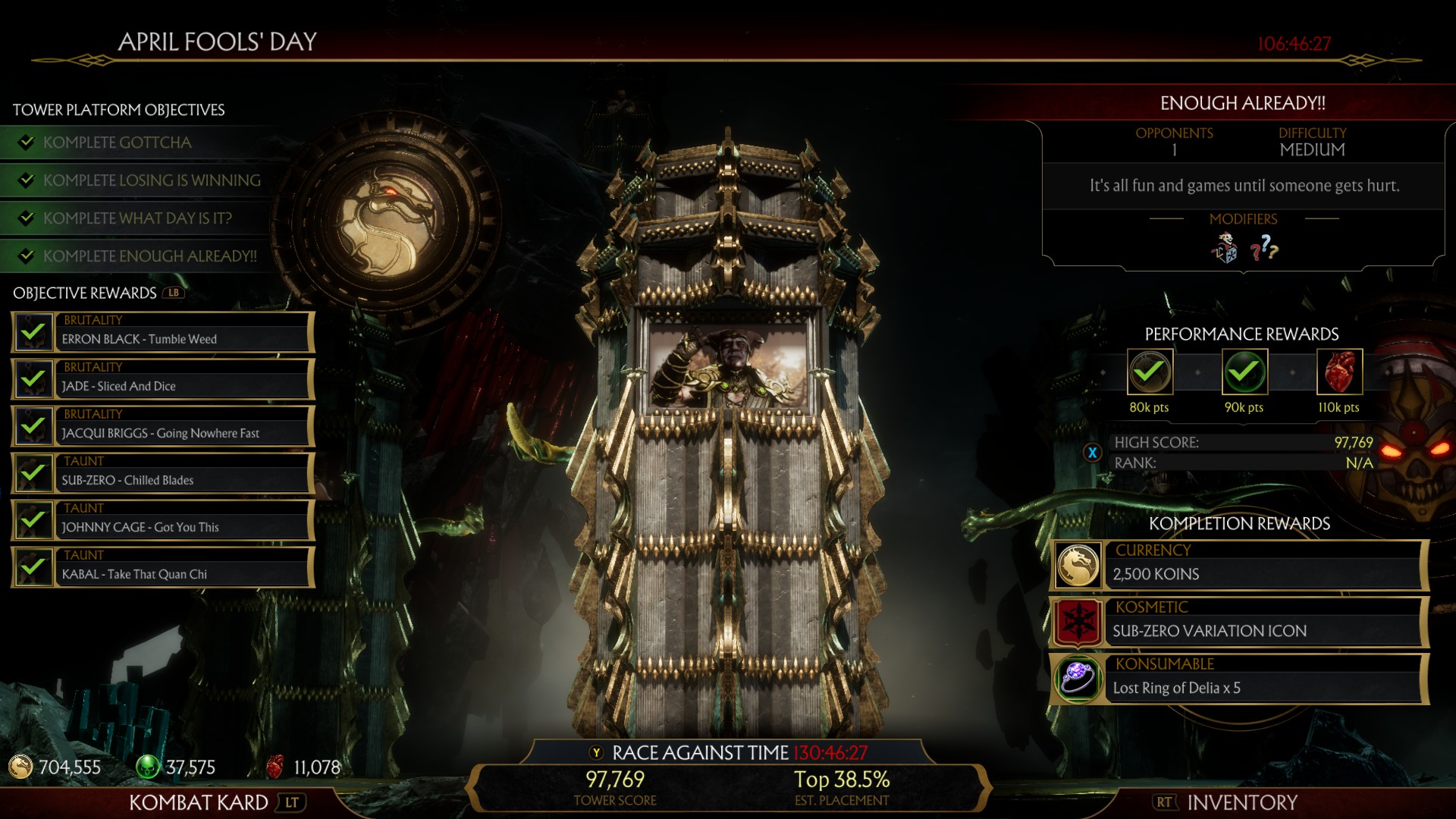The image size is (1456, 819).
Task: Pick the Komplete Enough Already!! objective
Action: click(149, 256)
